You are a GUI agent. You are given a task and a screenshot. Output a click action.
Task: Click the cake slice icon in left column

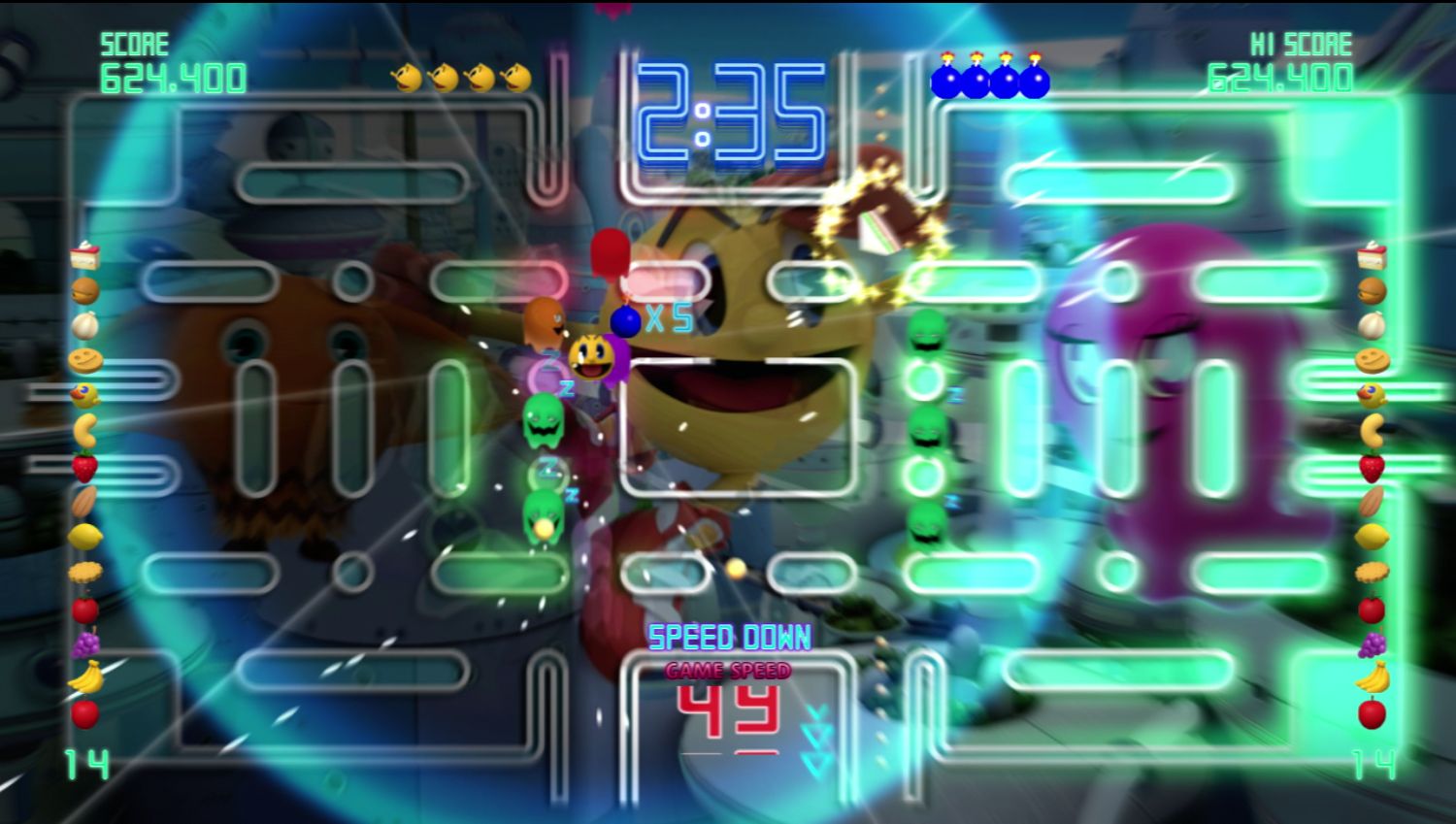tap(83, 257)
